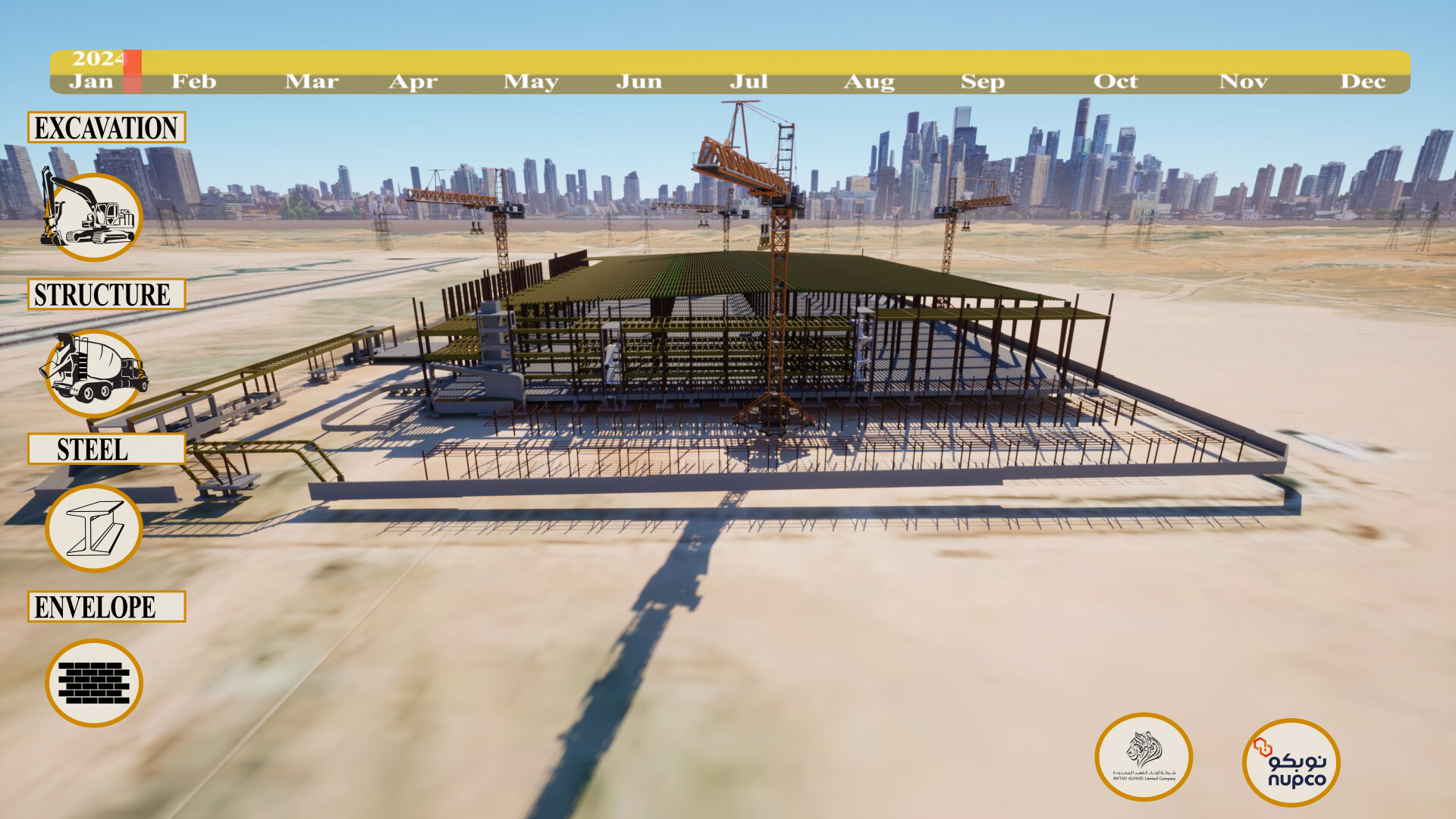1456x819 pixels.
Task: Choose the Envelope phase label
Action: (x=106, y=607)
